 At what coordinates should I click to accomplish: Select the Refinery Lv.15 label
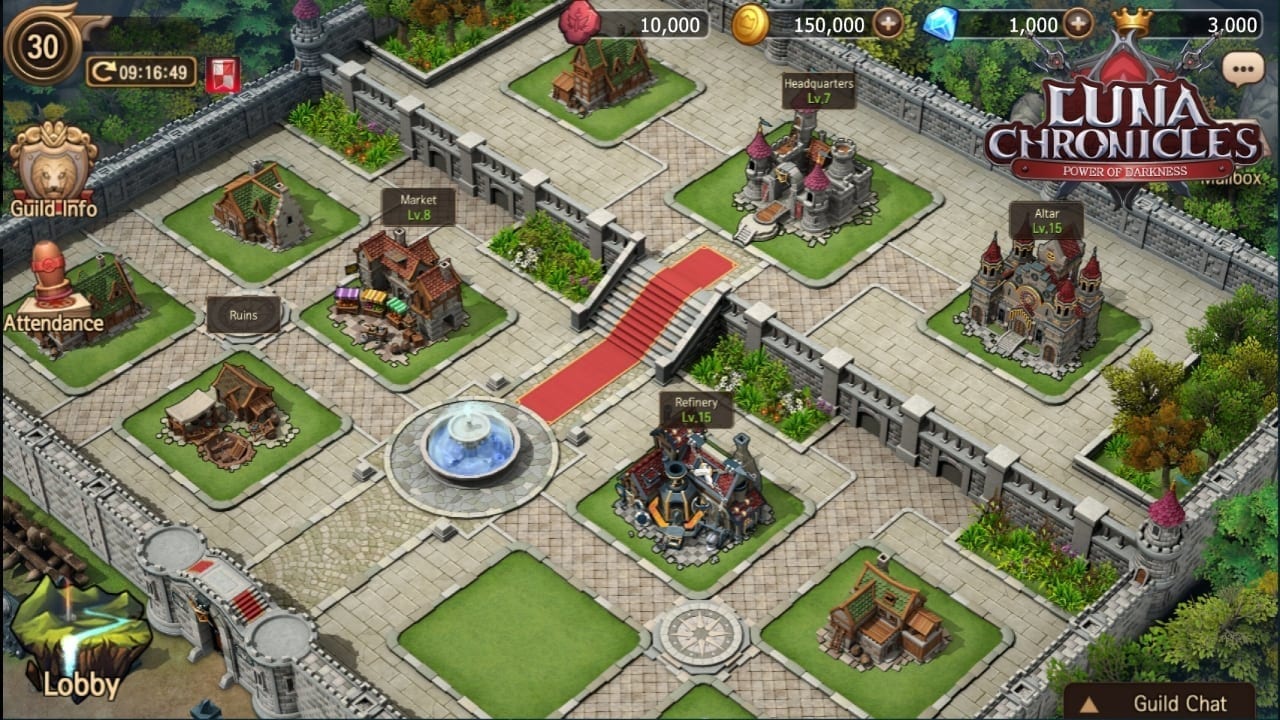pyautogui.click(x=696, y=409)
